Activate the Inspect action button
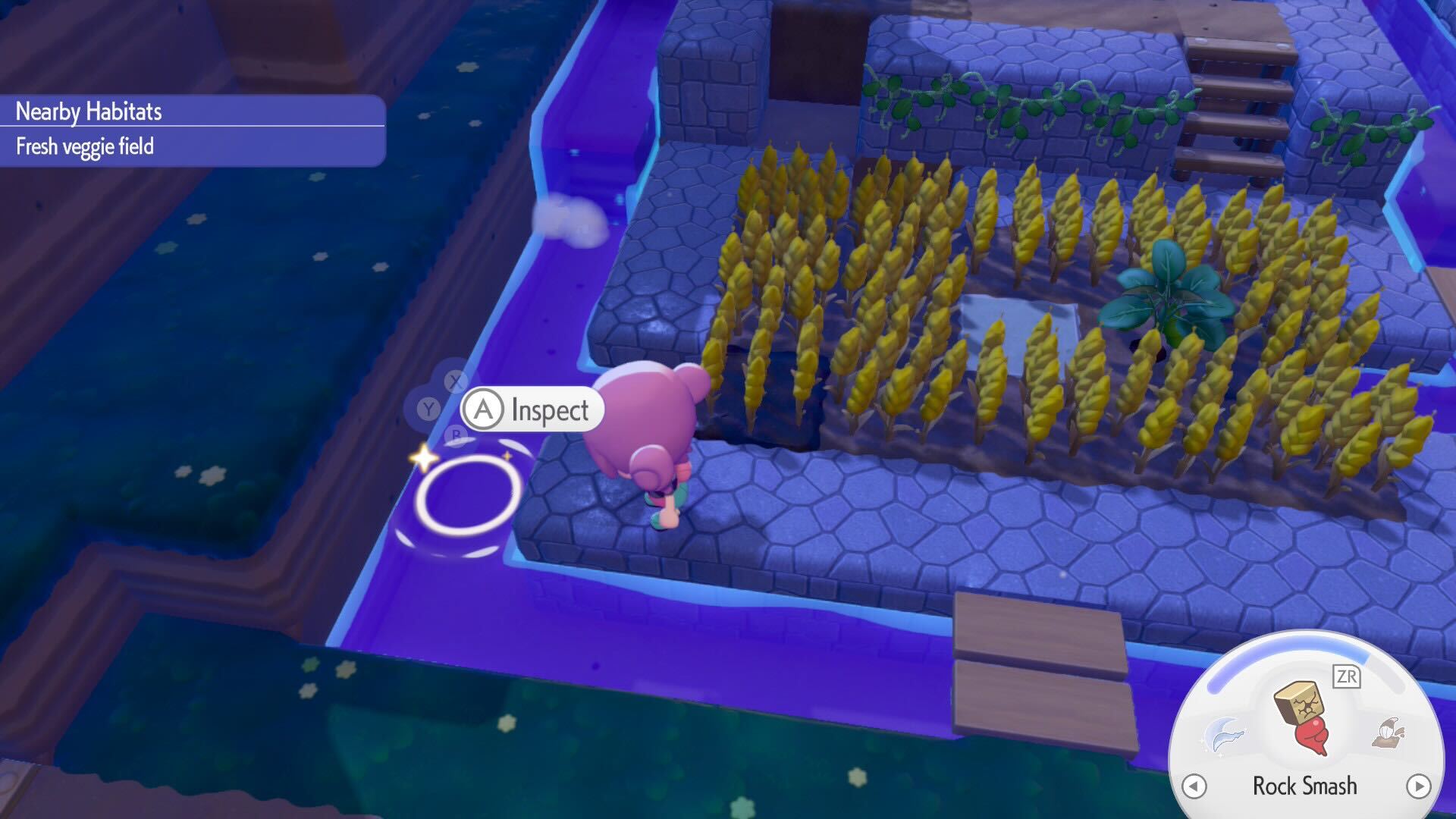The image size is (1456, 819). click(531, 410)
